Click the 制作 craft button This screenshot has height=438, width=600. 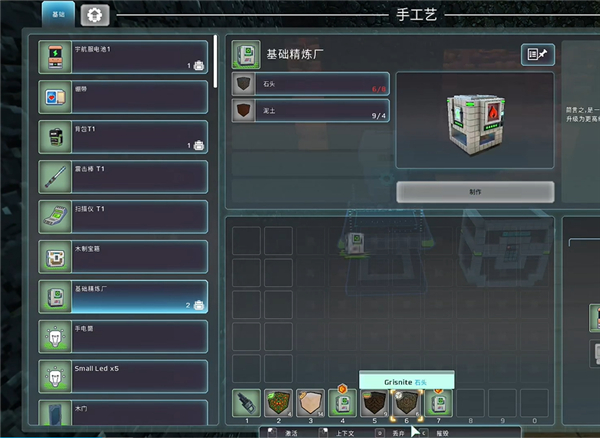[475, 192]
